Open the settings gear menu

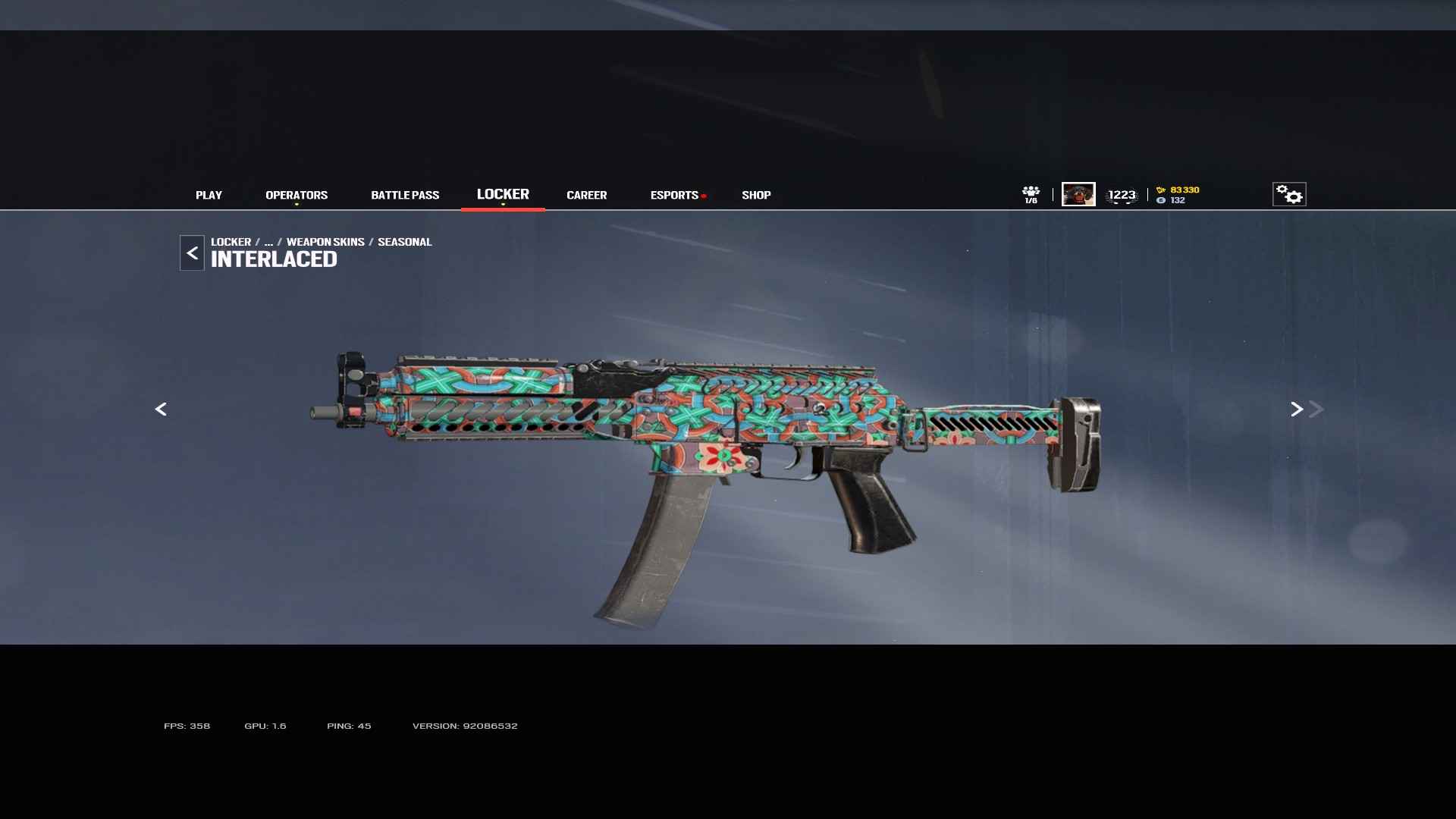(x=1289, y=194)
